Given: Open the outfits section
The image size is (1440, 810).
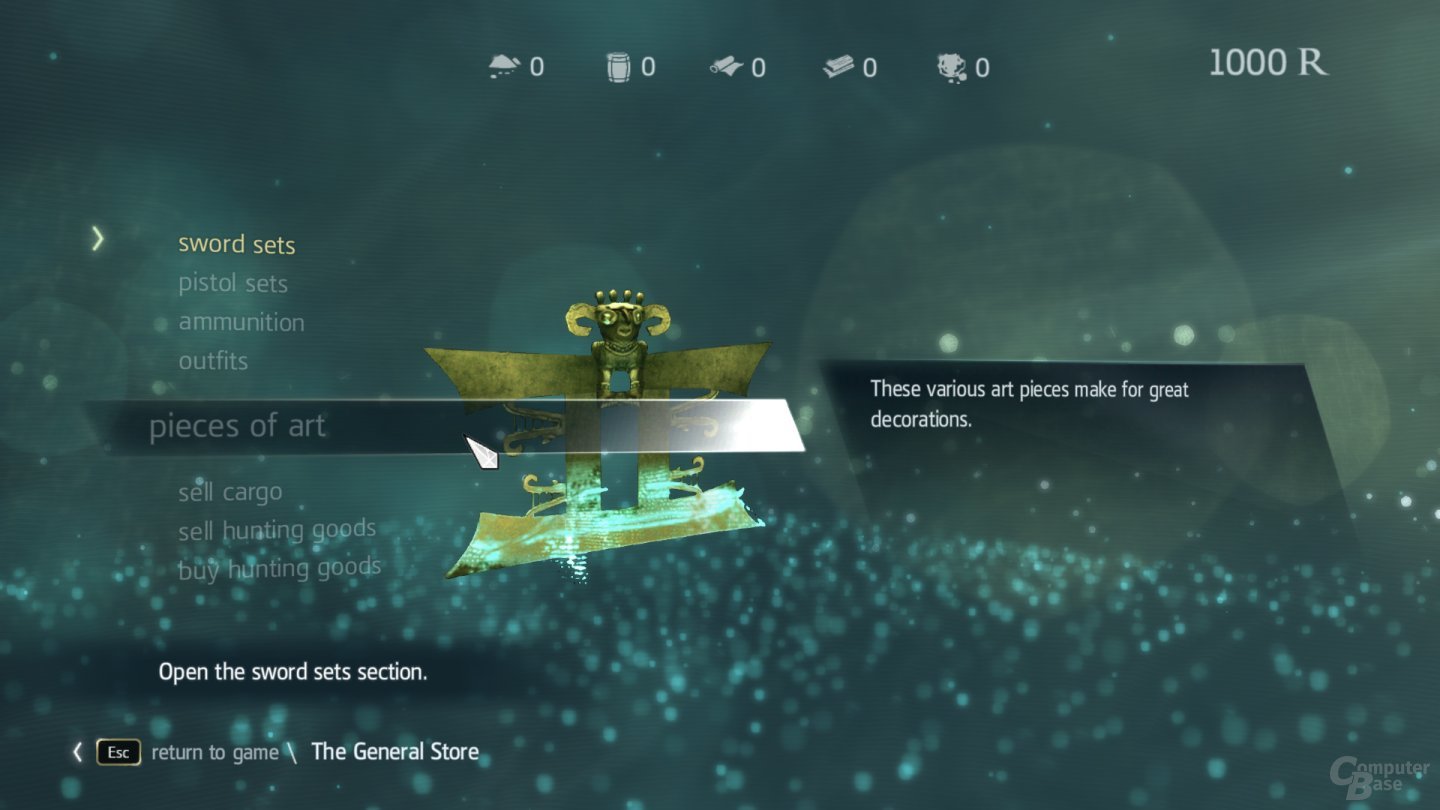Looking at the screenshot, I should click(x=213, y=361).
